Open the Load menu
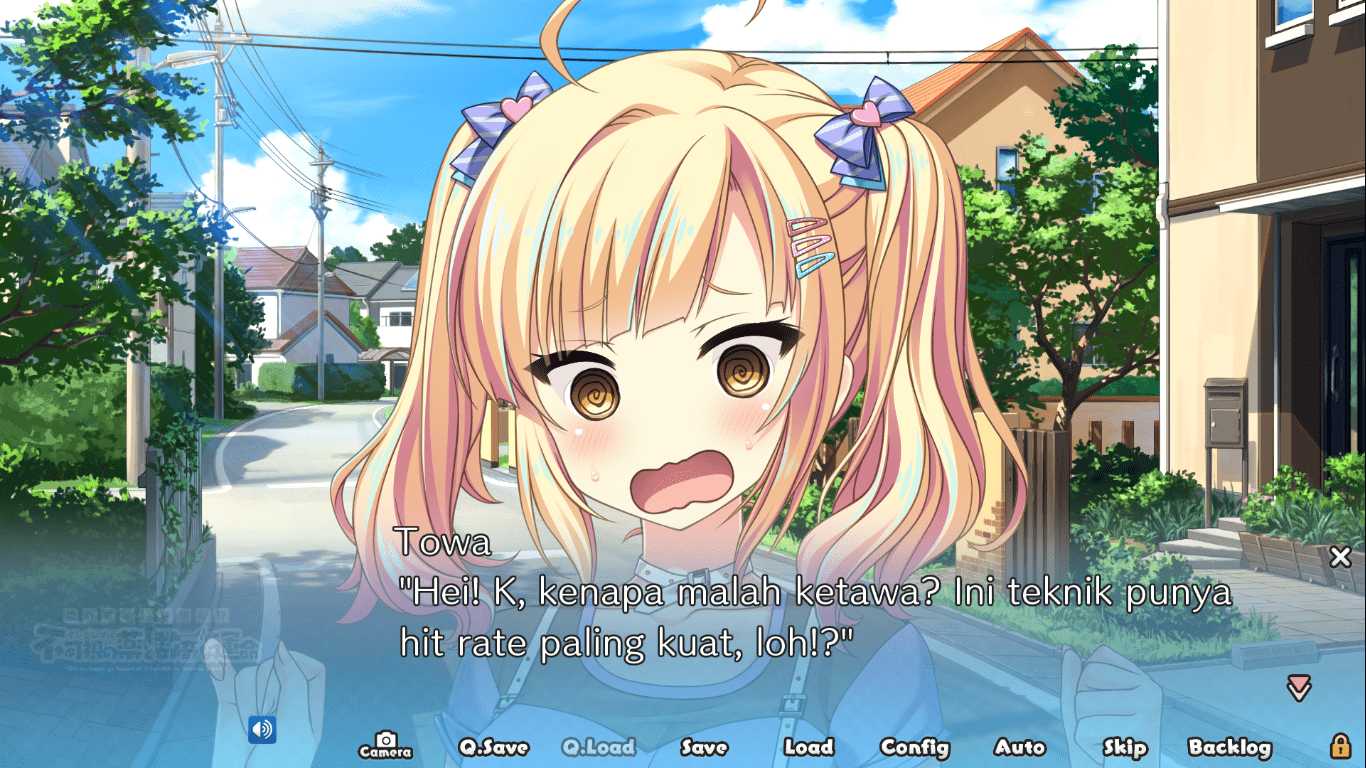 (809, 747)
